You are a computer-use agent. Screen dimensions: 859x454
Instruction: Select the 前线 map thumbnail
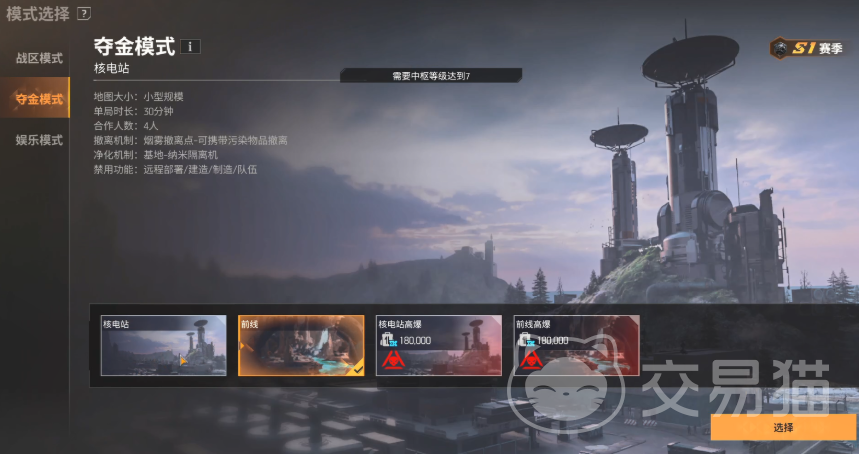[301, 346]
